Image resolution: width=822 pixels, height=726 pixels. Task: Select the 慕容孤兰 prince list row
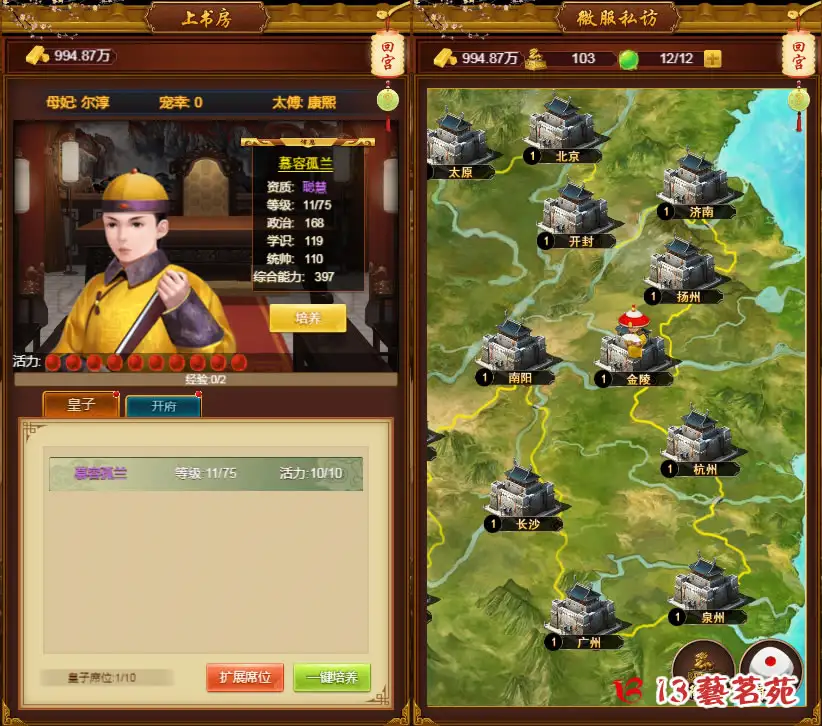click(x=205, y=474)
